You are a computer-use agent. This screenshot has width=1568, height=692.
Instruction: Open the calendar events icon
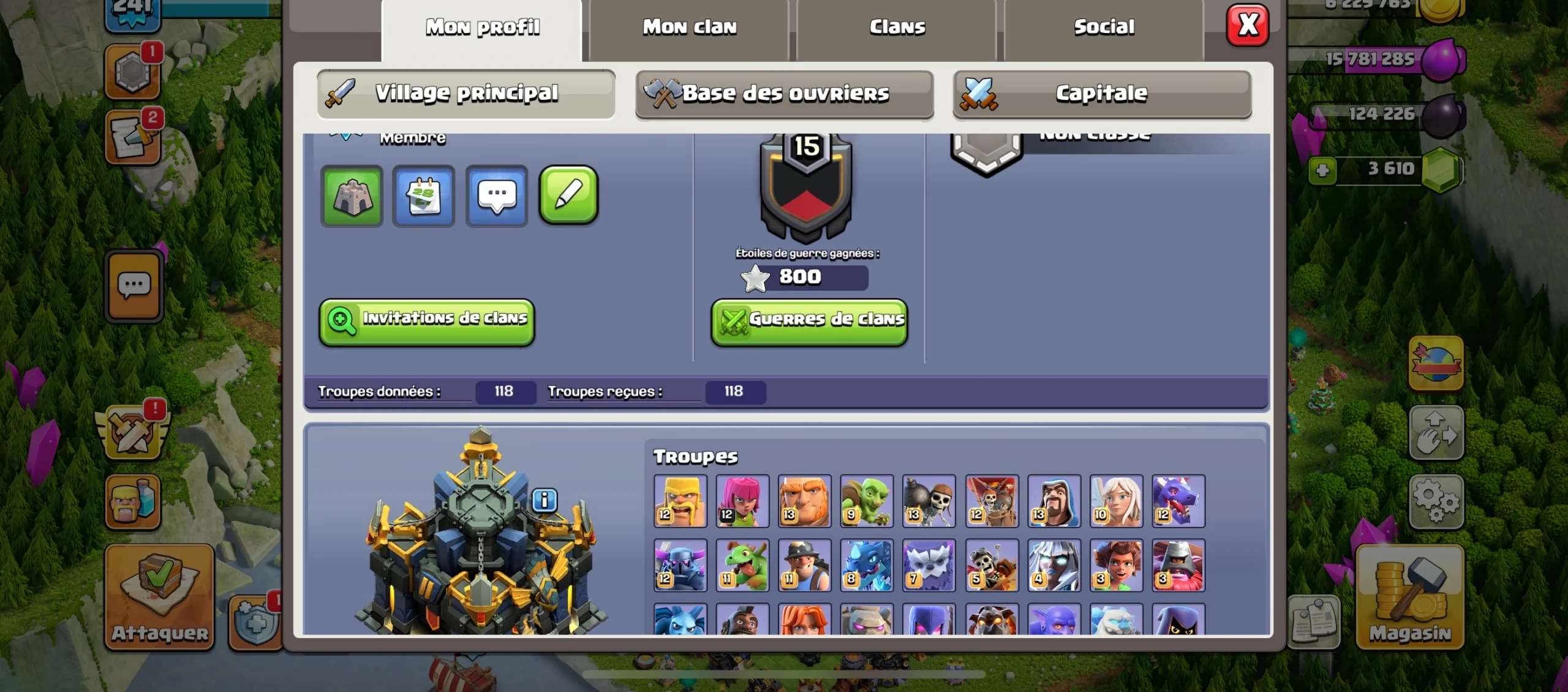424,196
